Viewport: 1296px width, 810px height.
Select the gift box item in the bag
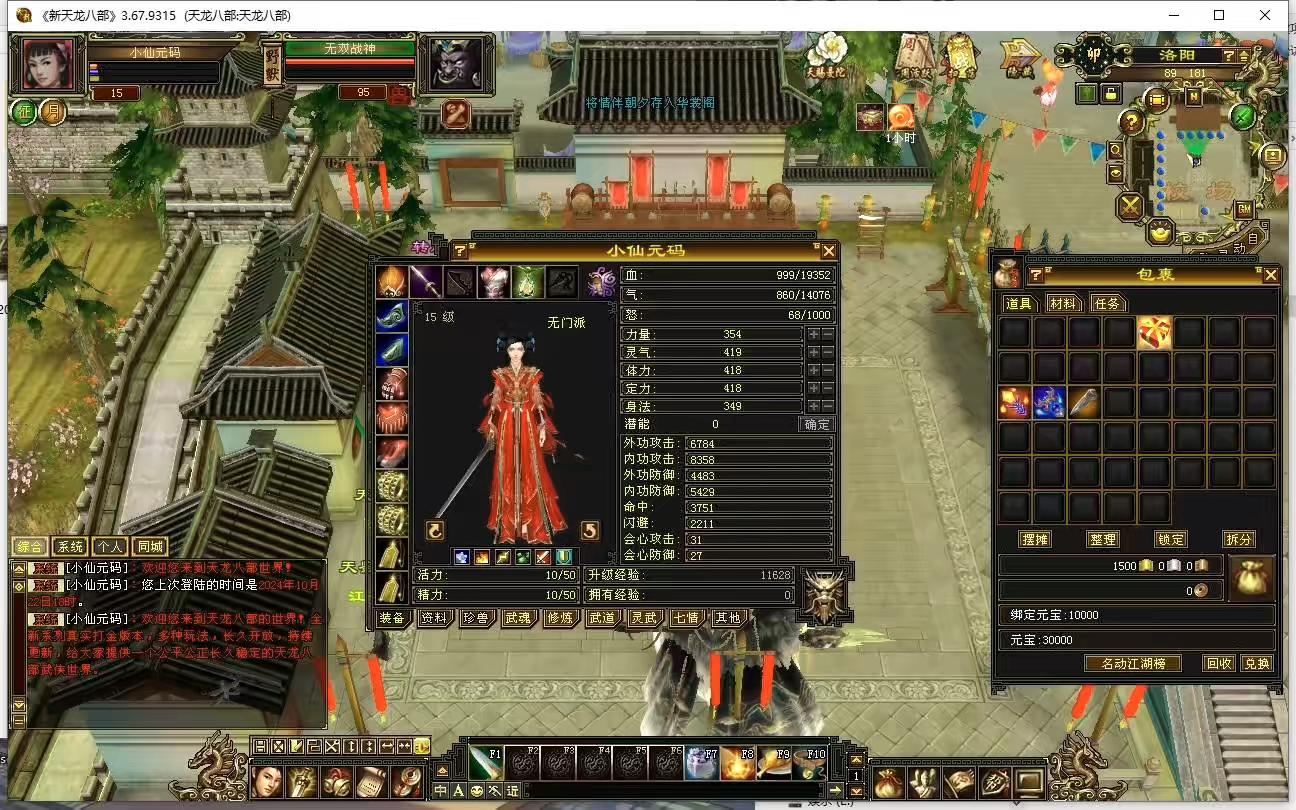(x=1155, y=332)
